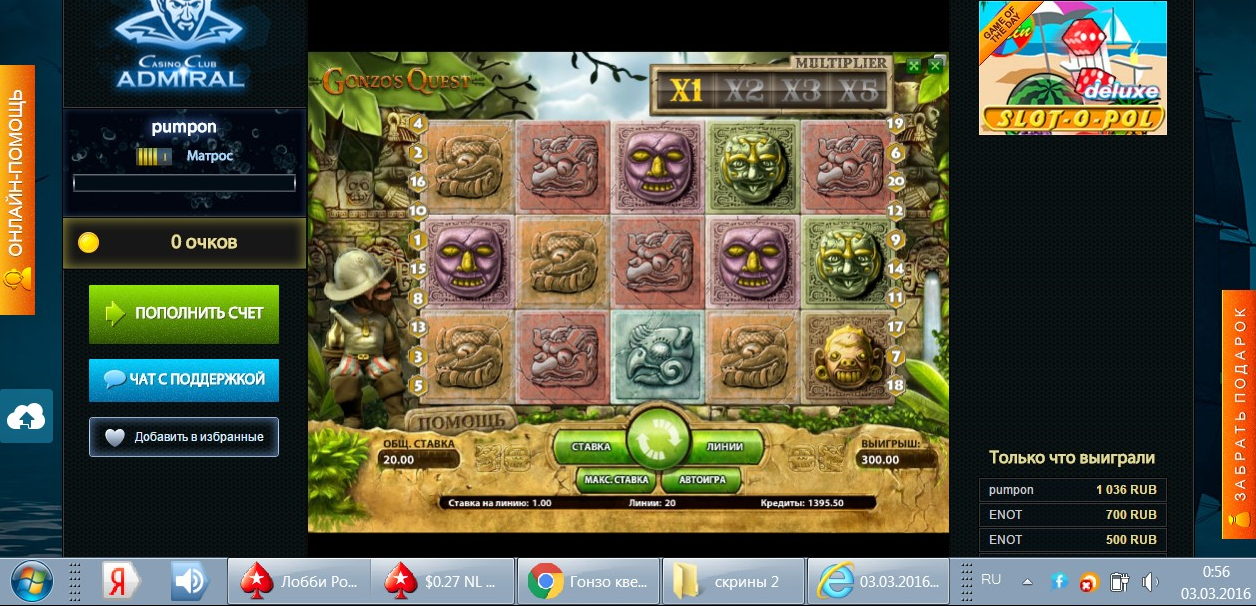This screenshot has width=1256, height=606.
Task: Open the ОНЛАЙН-ПОМОЩЬ side tab
Action: pyautogui.click(x=17, y=189)
